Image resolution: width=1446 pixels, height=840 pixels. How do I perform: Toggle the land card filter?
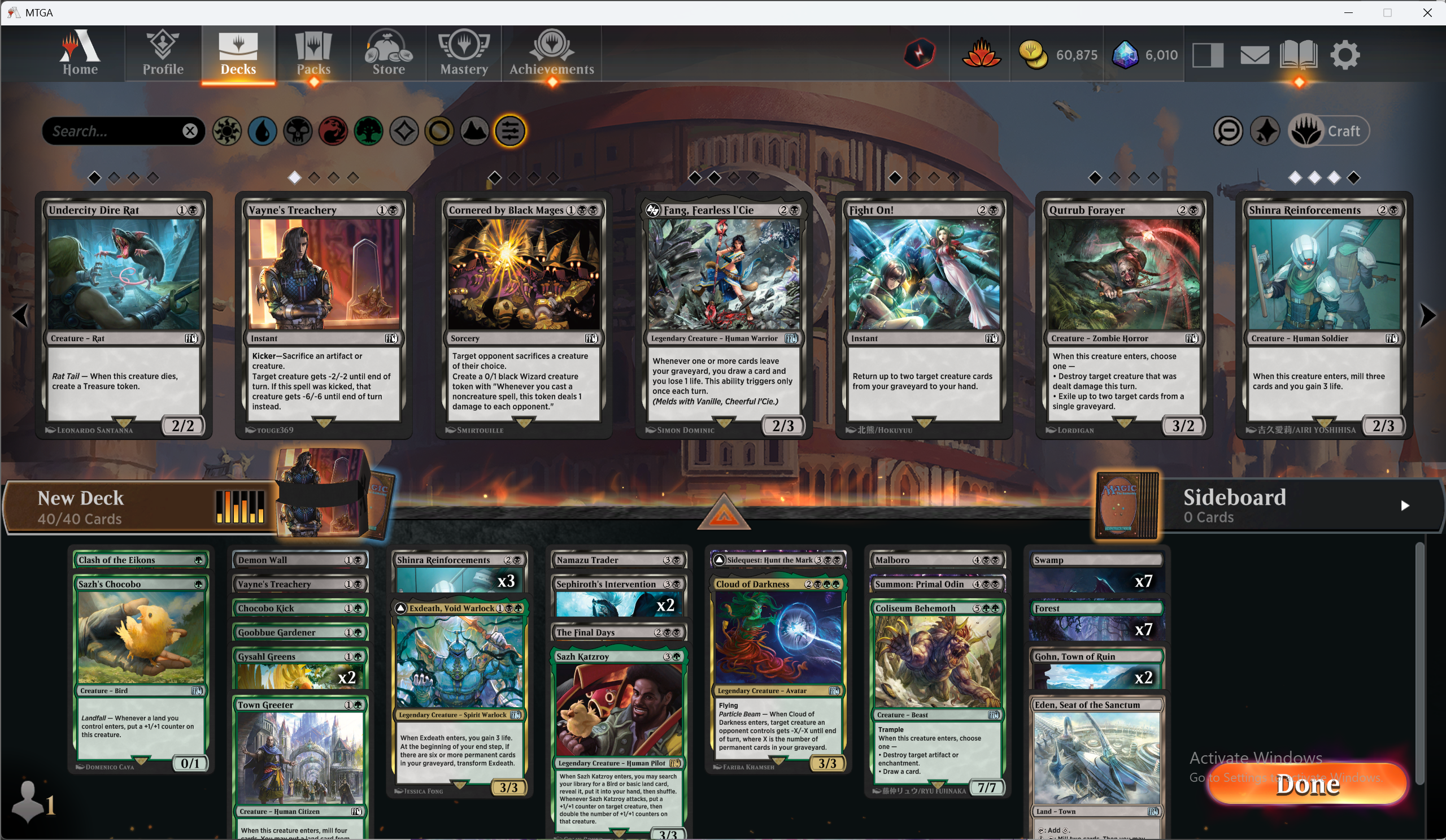pos(474,131)
